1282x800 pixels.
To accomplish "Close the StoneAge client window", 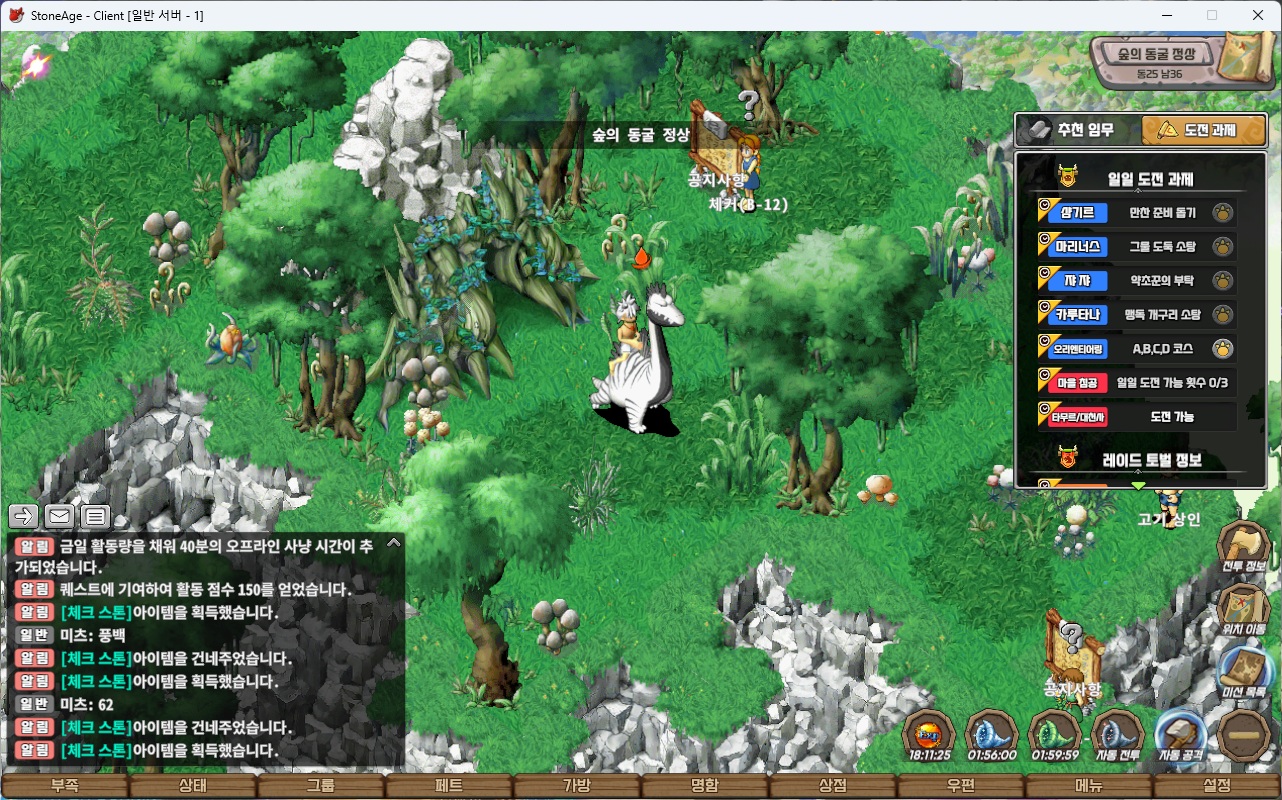I will click(x=1258, y=15).
